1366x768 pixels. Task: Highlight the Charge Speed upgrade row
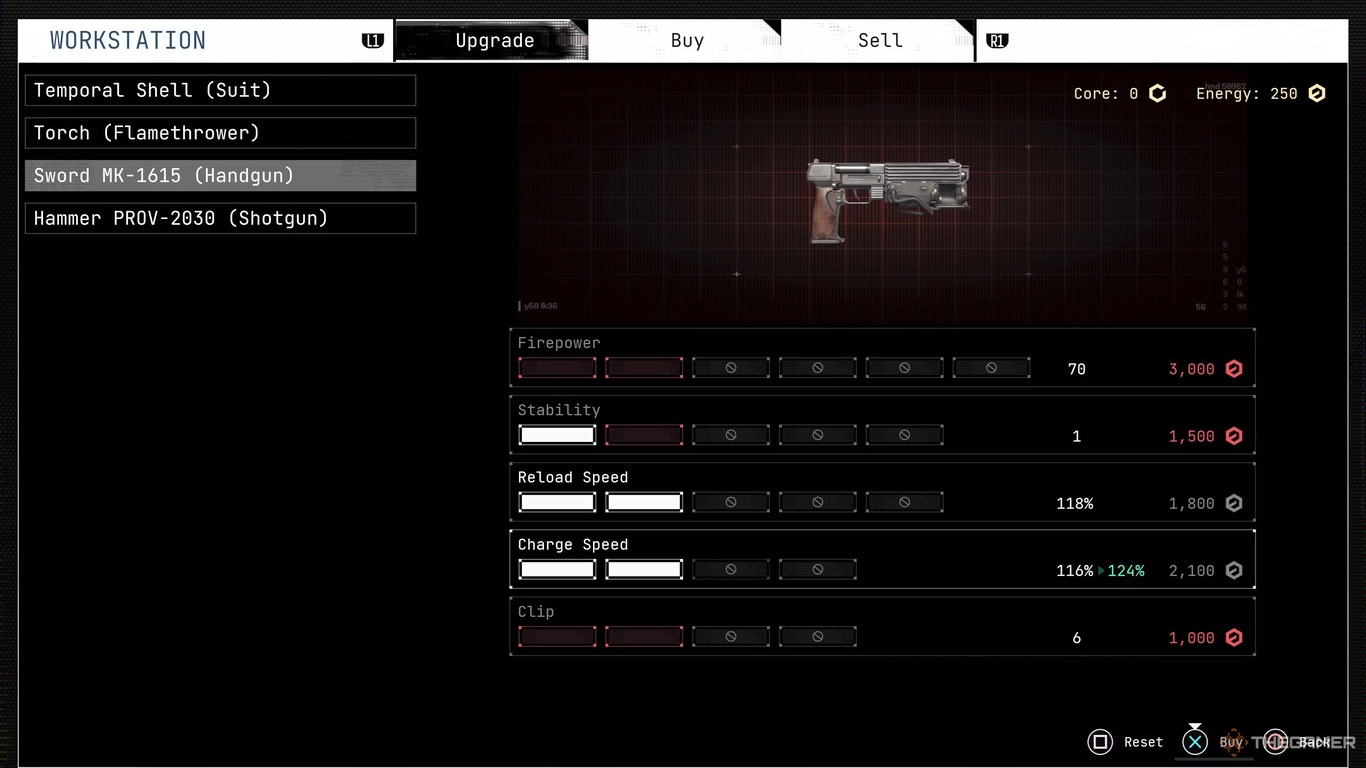click(882, 558)
